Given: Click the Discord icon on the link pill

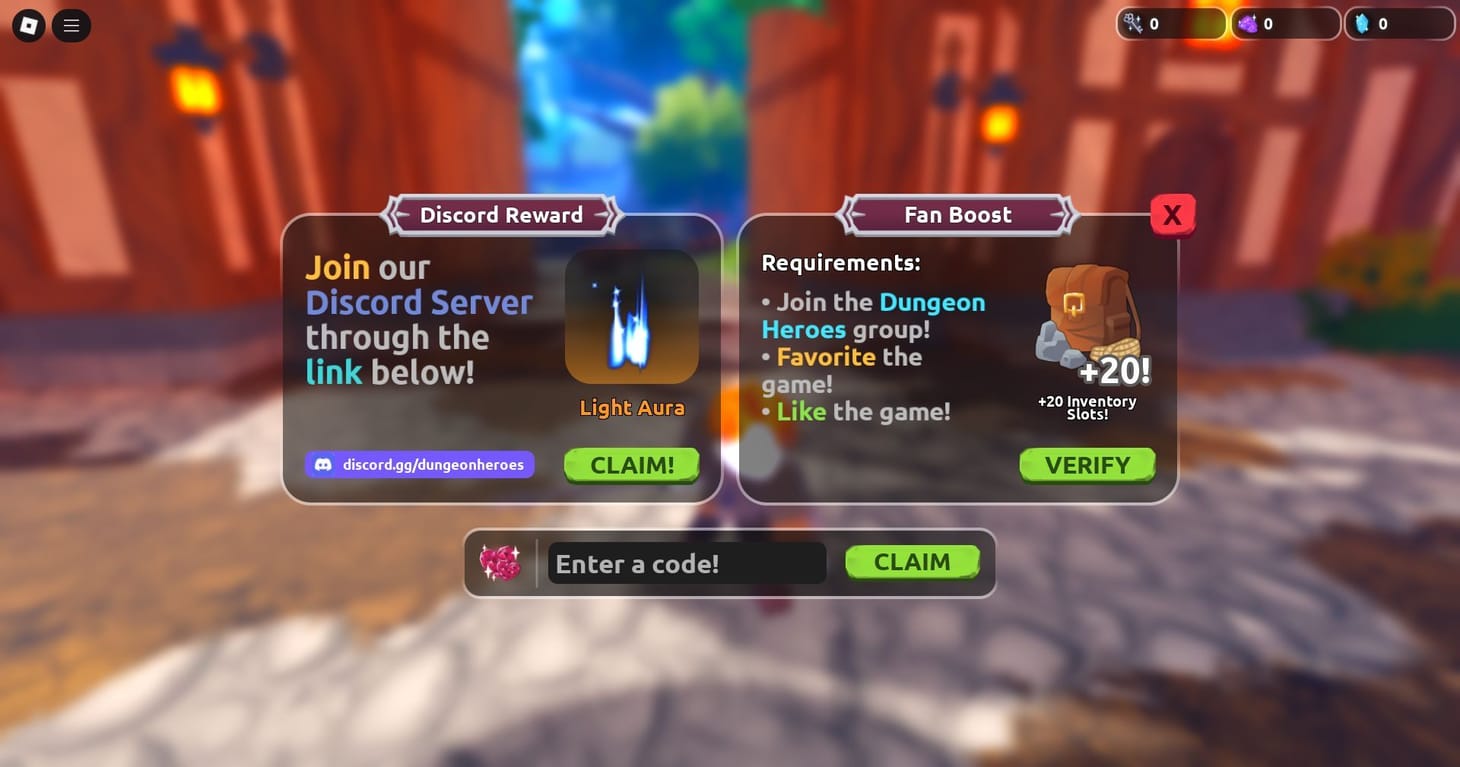Looking at the screenshot, I should click(322, 464).
